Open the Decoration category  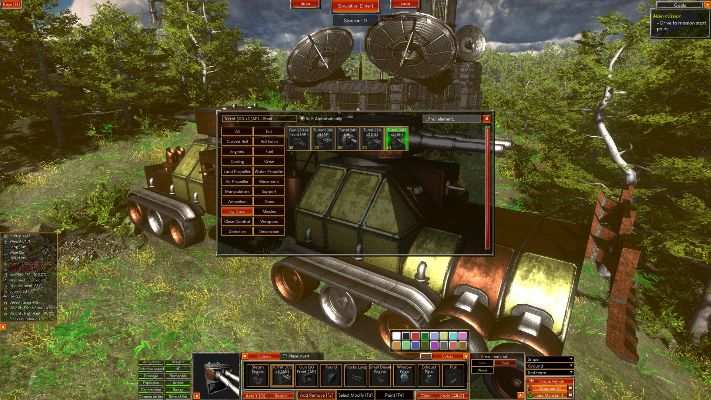coord(270,231)
